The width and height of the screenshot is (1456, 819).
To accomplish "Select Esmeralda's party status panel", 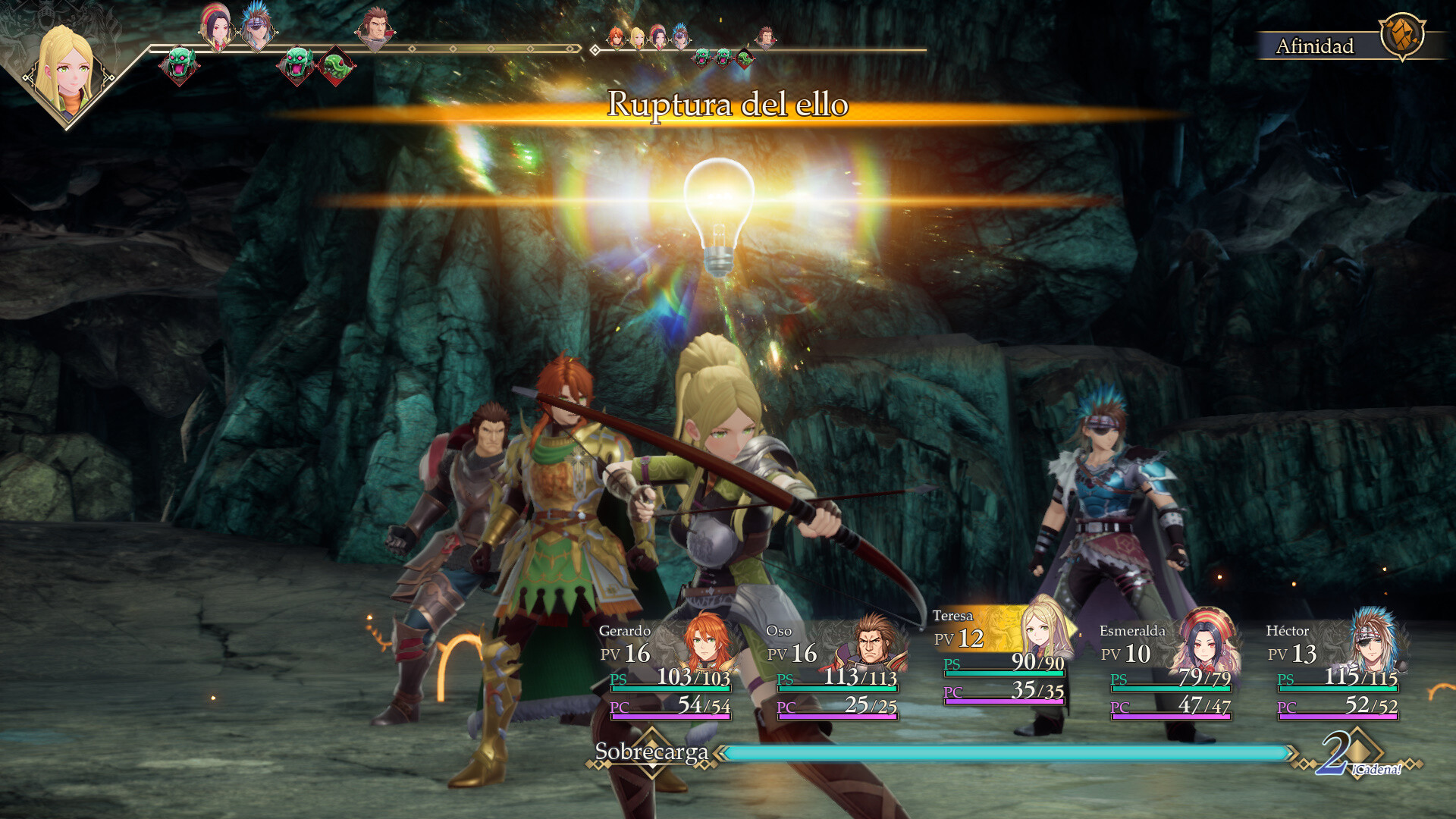I will point(1168,670).
